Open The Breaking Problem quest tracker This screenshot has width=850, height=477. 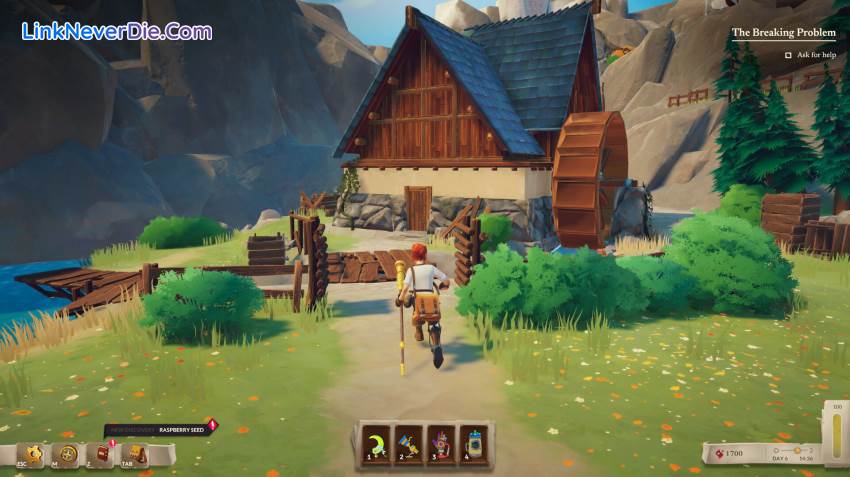[x=783, y=32]
